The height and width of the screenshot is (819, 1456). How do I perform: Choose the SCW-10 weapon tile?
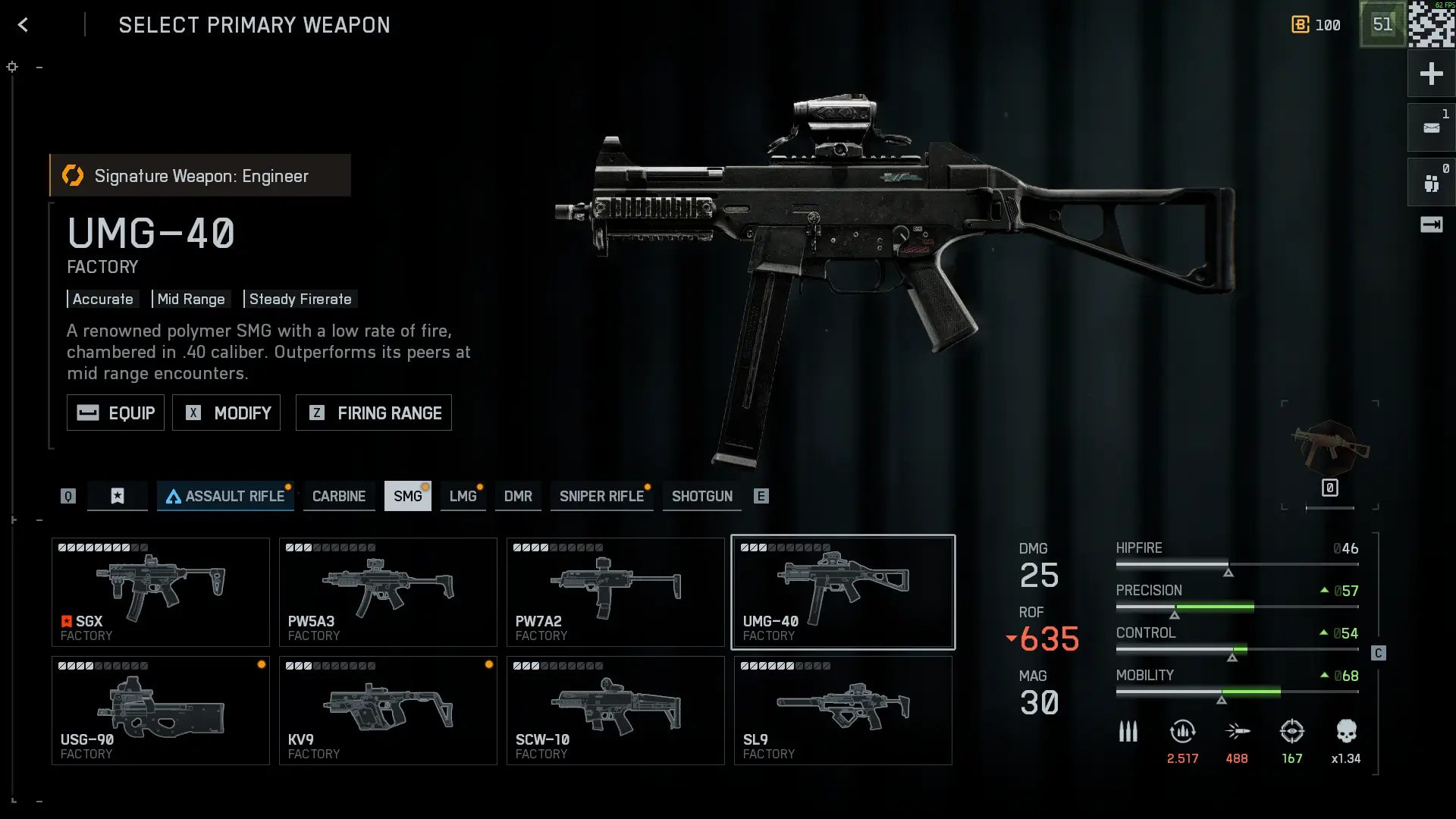click(x=615, y=711)
